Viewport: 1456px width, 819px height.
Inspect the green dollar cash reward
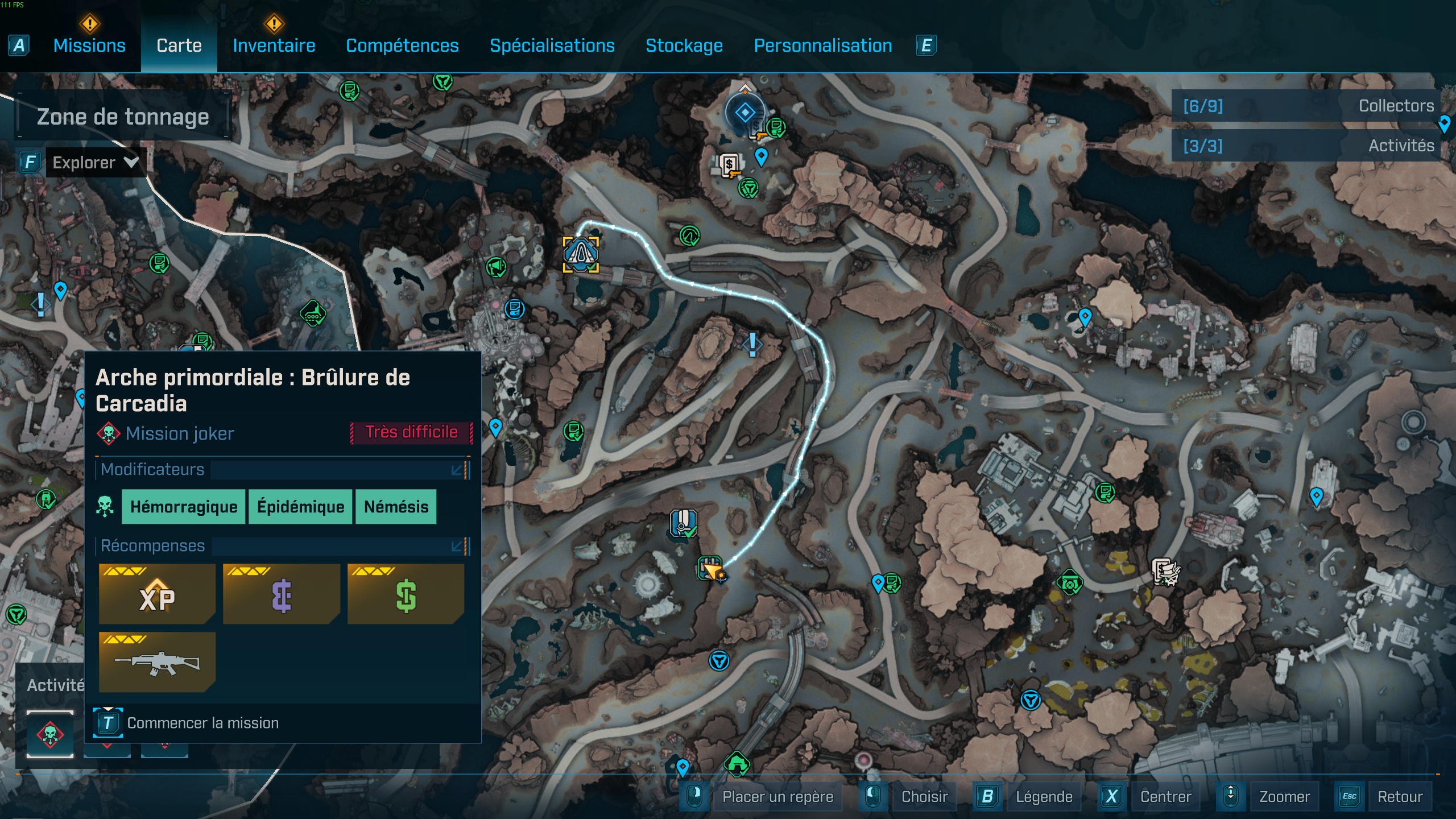coord(406,594)
